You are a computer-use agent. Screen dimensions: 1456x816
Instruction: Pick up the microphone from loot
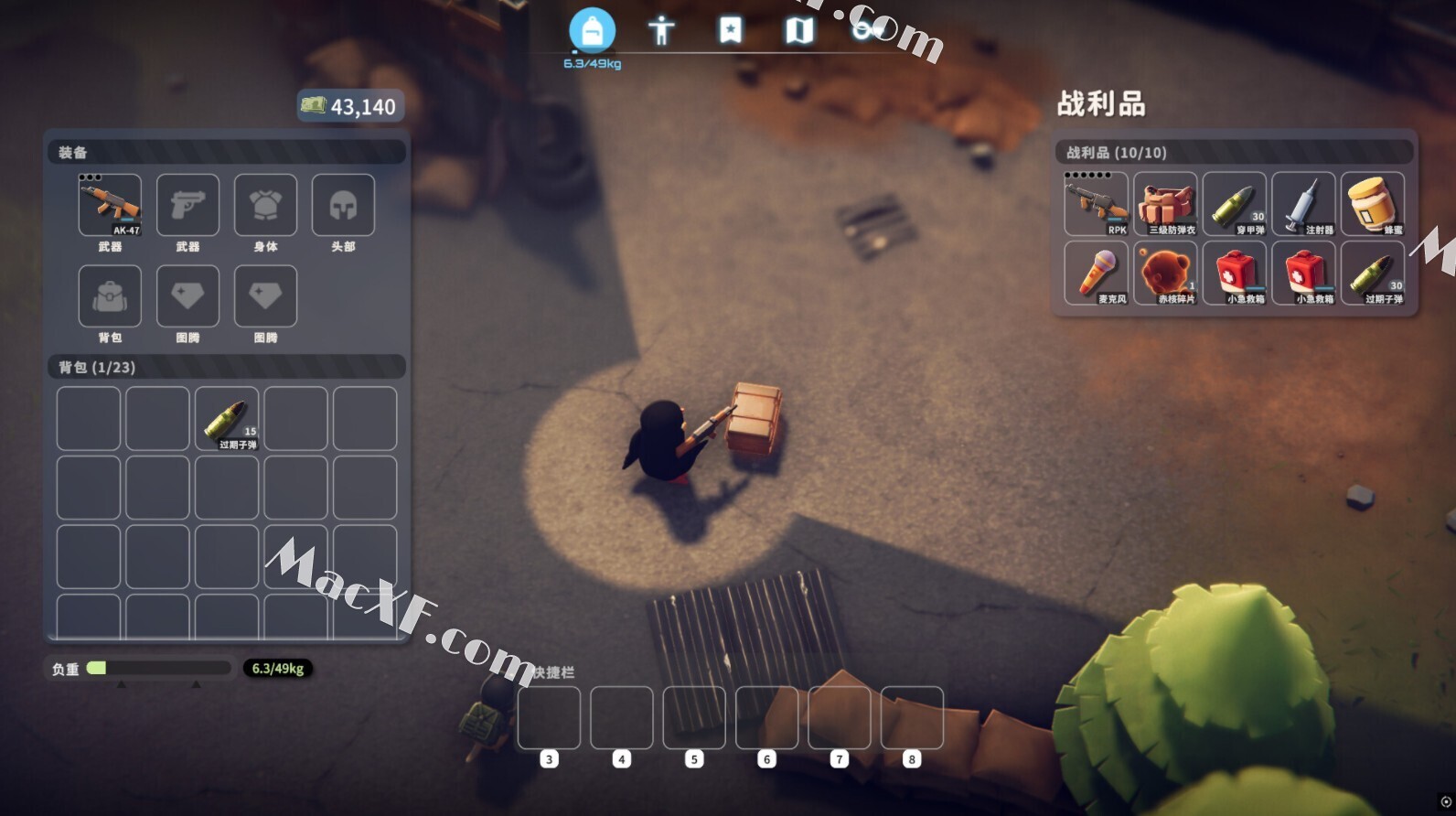point(1097,273)
